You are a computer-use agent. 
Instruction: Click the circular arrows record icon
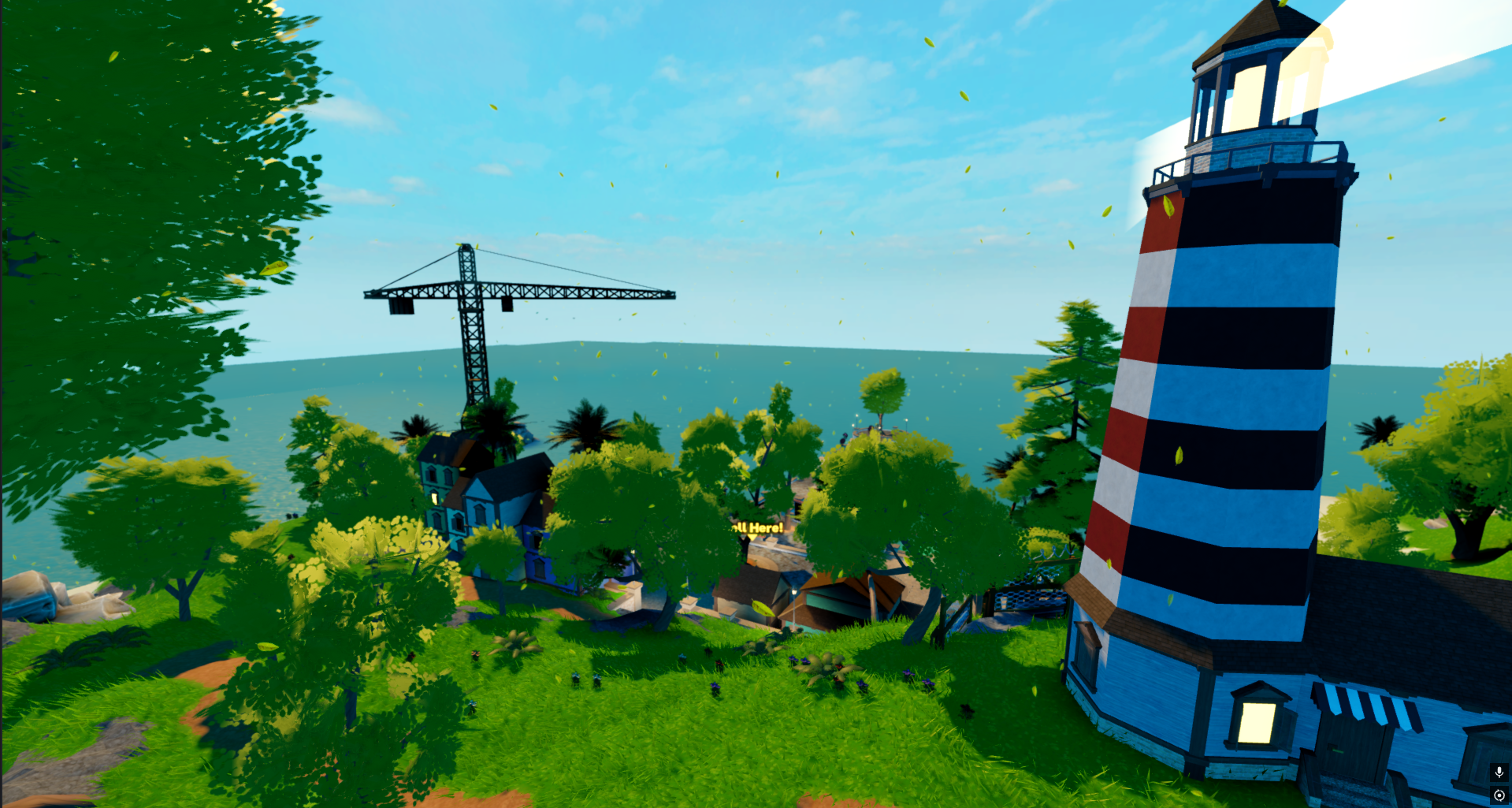pyautogui.click(x=1499, y=795)
